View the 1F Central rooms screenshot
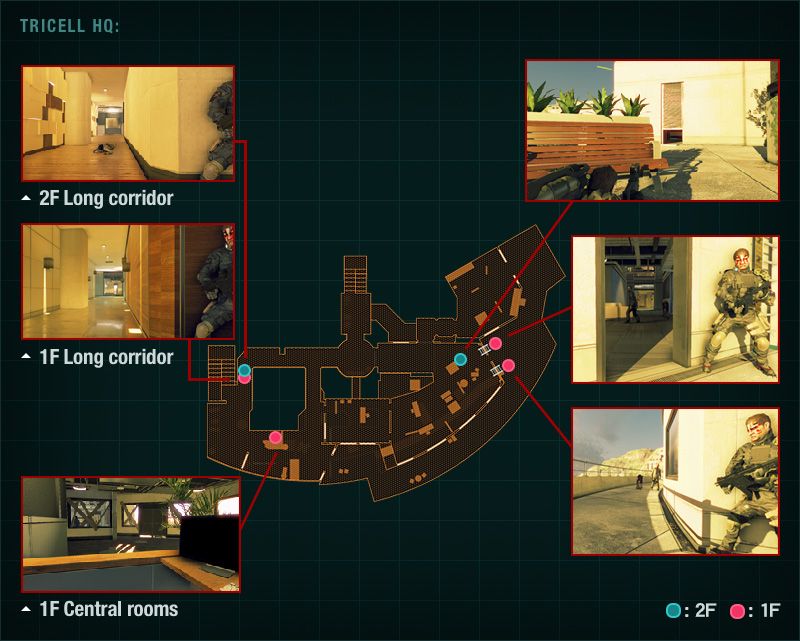Image resolution: width=800 pixels, height=641 pixels. point(131,535)
